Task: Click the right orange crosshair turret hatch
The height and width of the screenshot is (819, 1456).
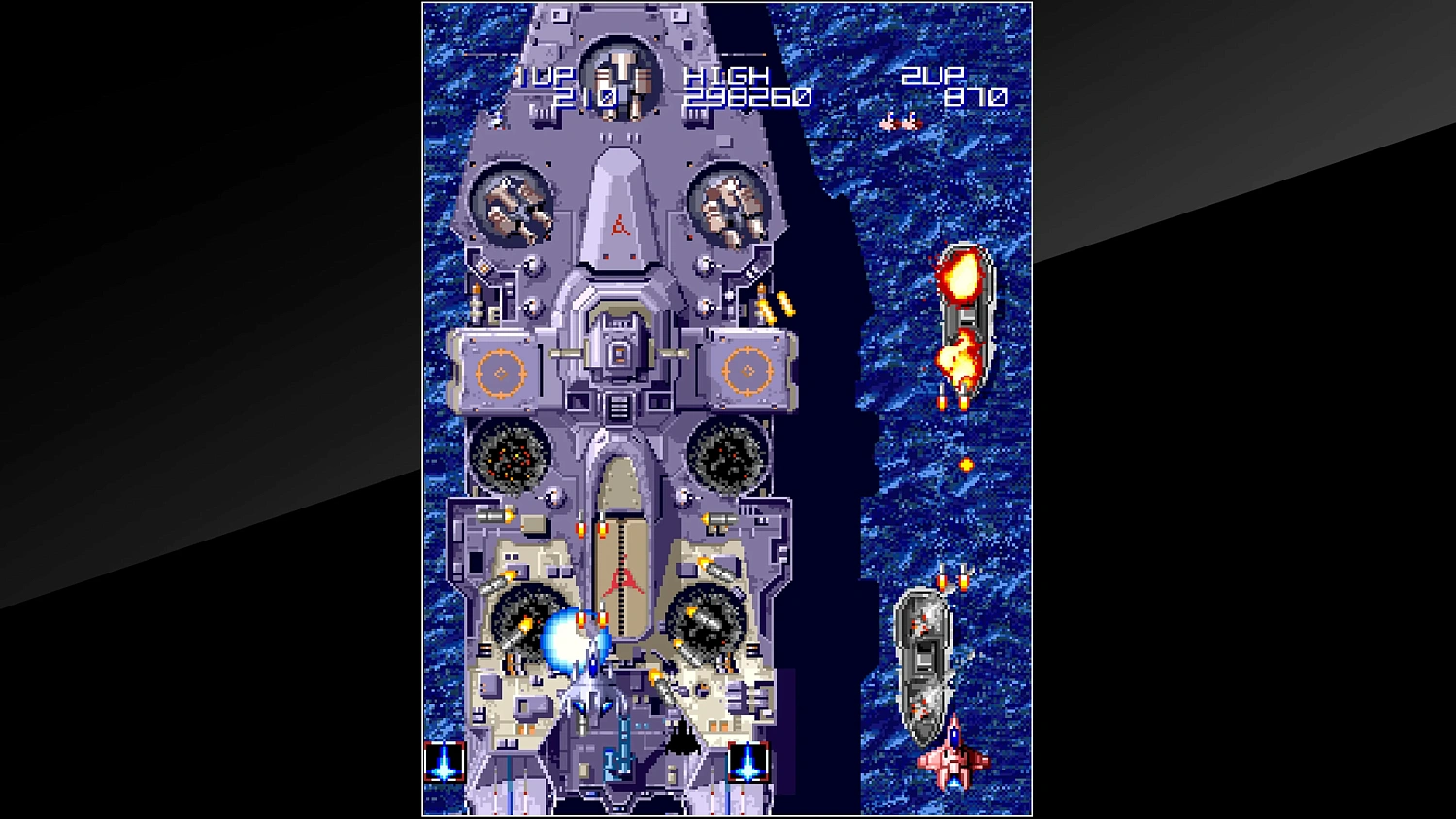Action: 749,371
